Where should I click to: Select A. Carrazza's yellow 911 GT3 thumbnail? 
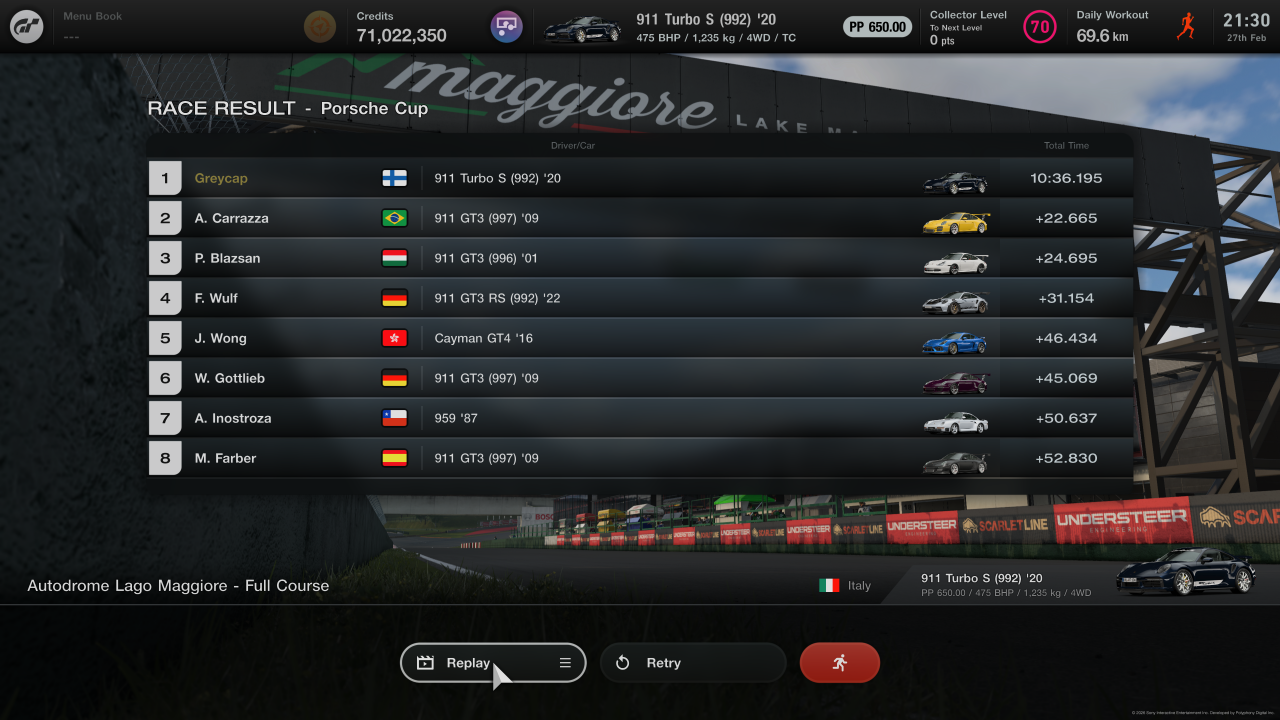[x=955, y=218]
